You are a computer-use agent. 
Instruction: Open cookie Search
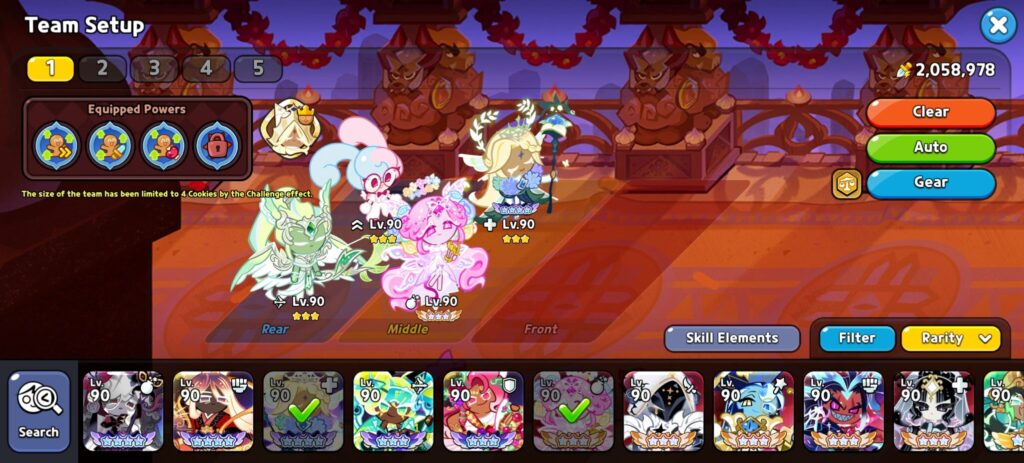click(39, 411)
